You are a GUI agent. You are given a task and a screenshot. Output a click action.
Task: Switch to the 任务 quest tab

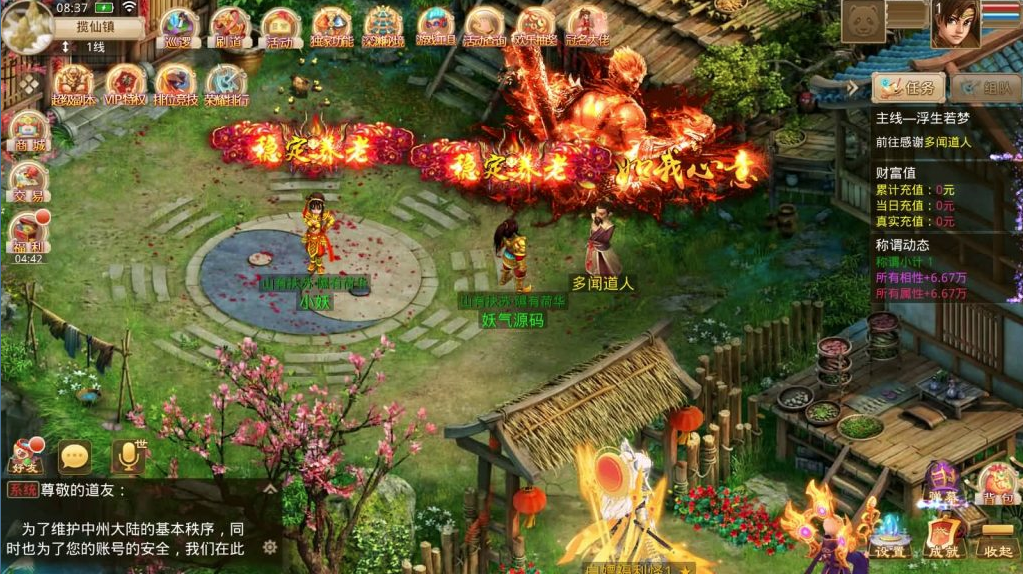tap(909, 88)
